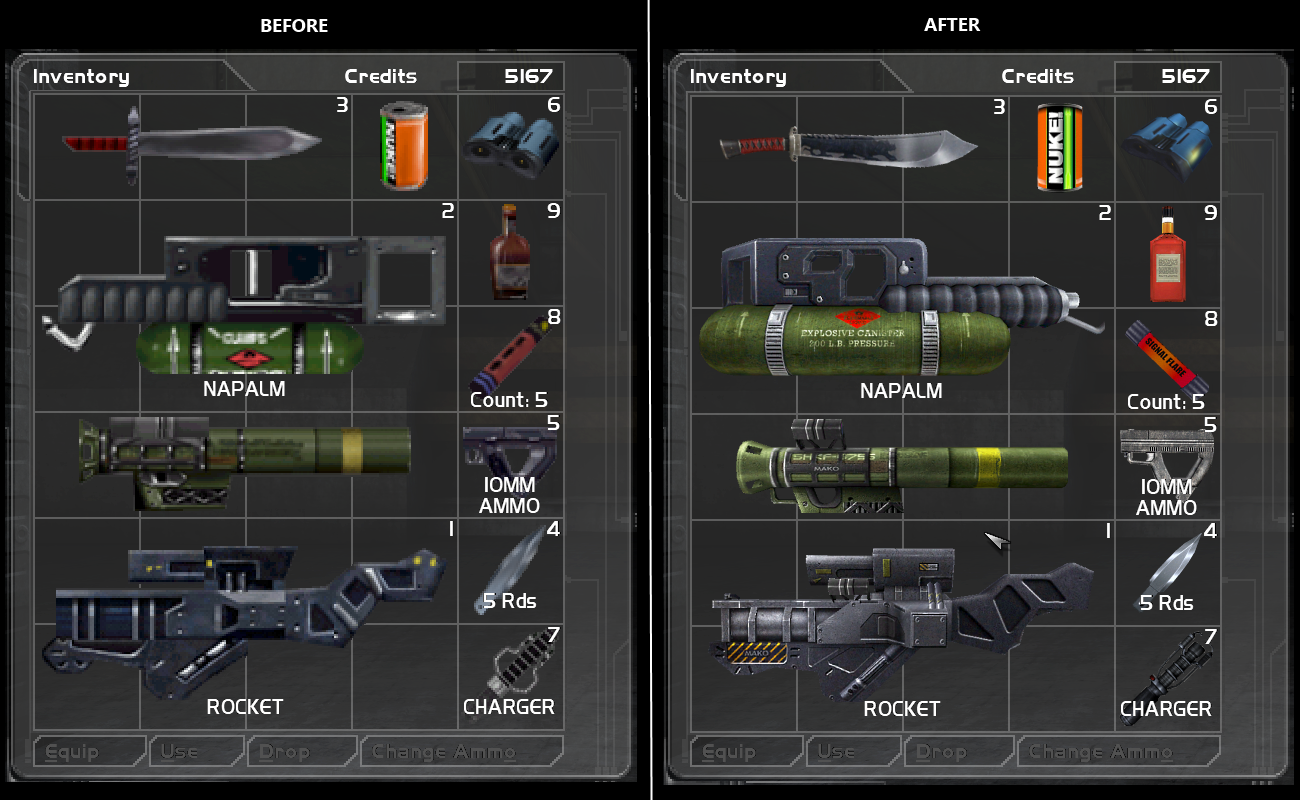Pick the NUKE soda can in the AFTER panel
The height and width of the screenshot is (800, 1300).
coord(1060,147)
